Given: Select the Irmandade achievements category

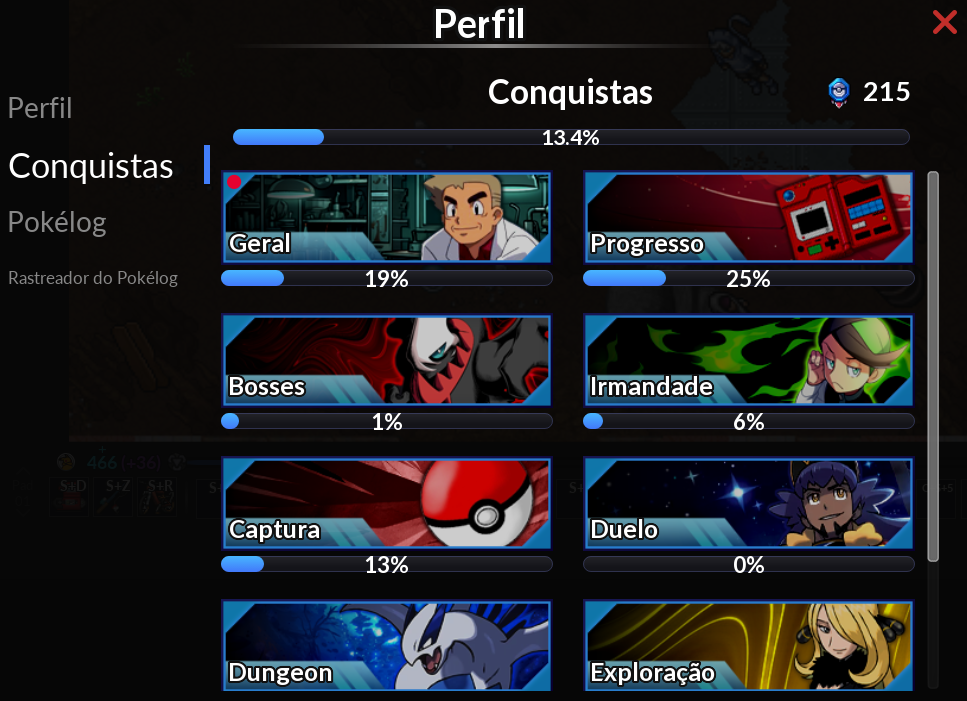Looking at the screenshot, I should pyautogui.click(x=748, y=360).
